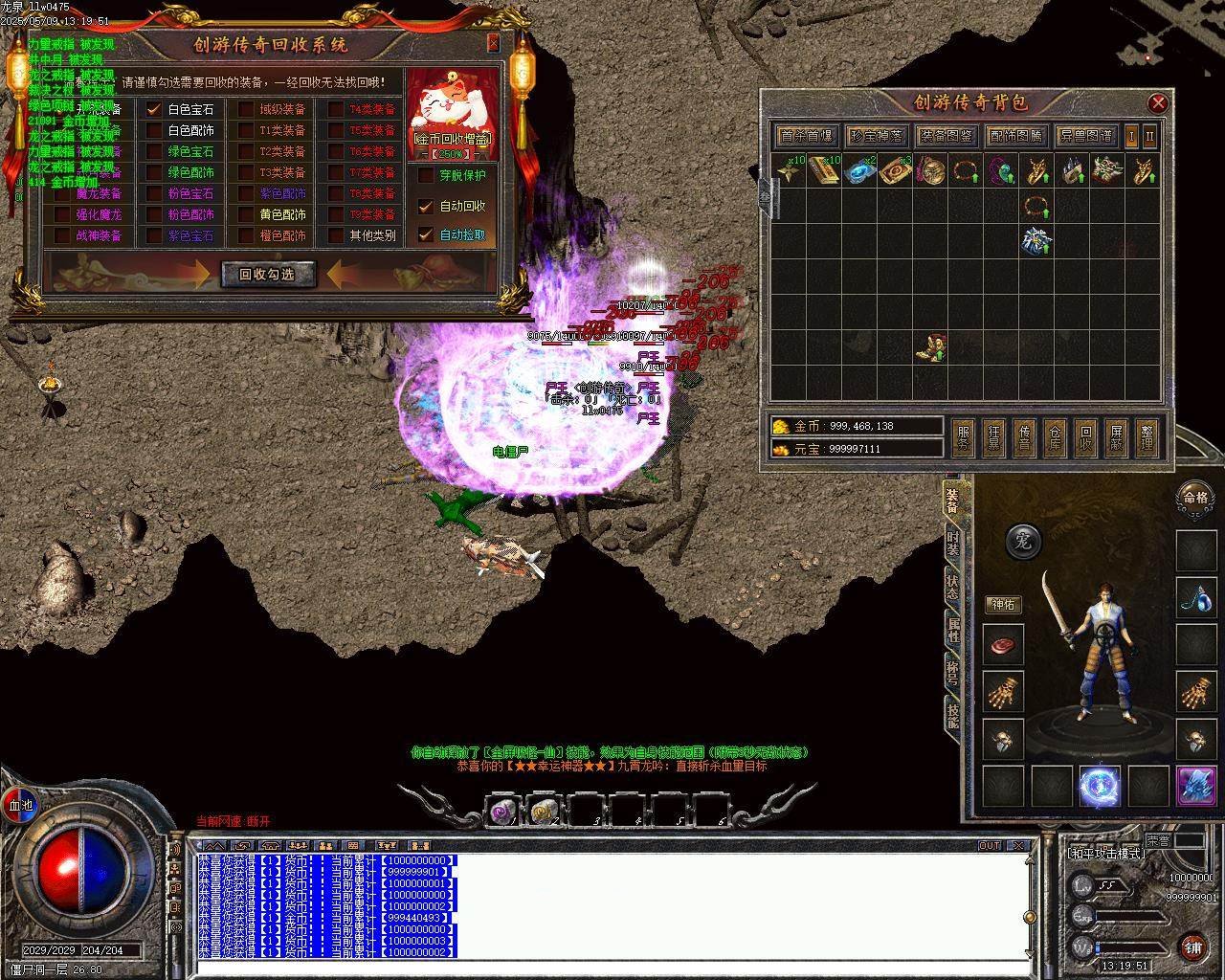Sort the backpack with 整理 button
Image resolution: width=1225 pixels, height=980 pixels.
1147,437
